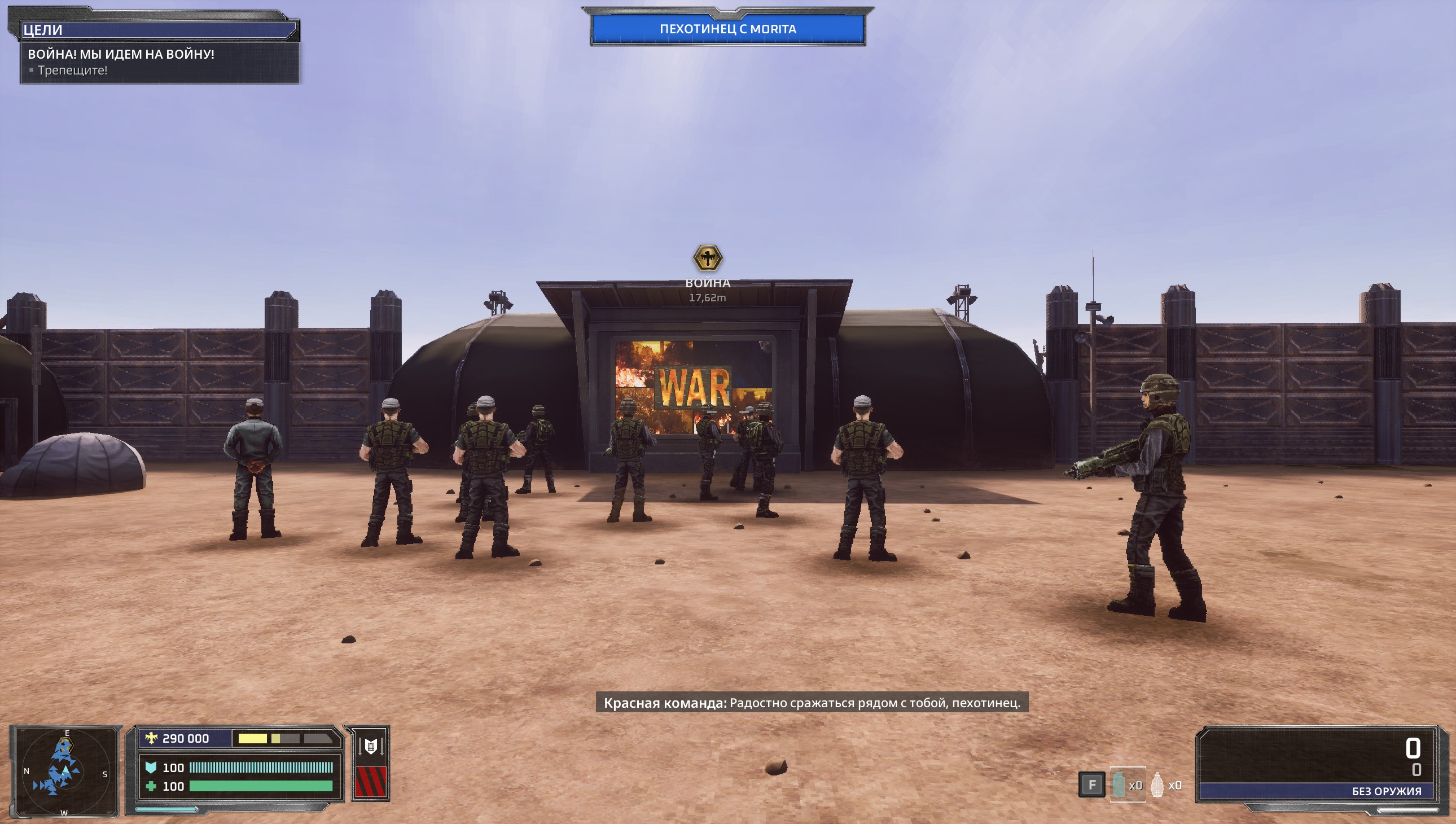Viewport: 1456px width, 824px height.
Task: Choose the white frag grenade slot
Action: point(1157,785)
